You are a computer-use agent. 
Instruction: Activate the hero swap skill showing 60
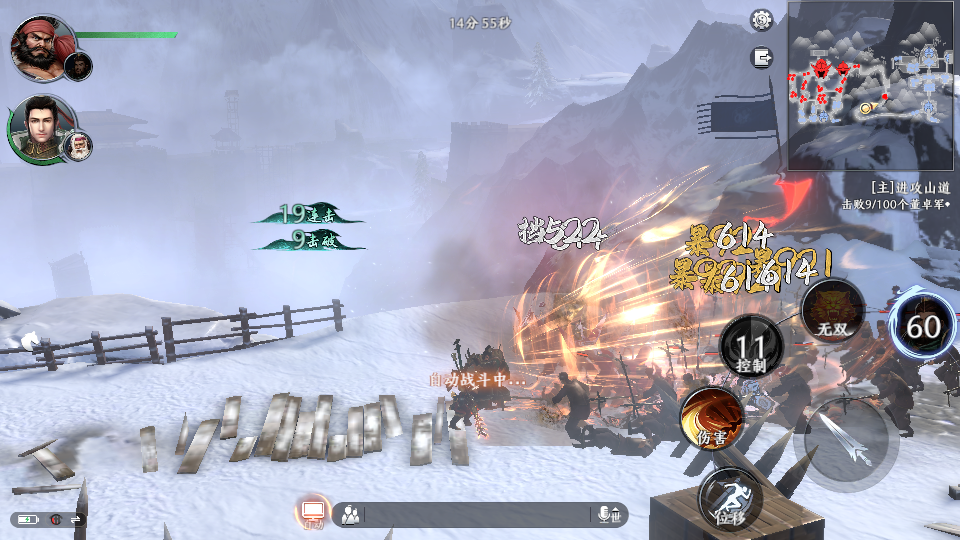(x=923, y=327)
